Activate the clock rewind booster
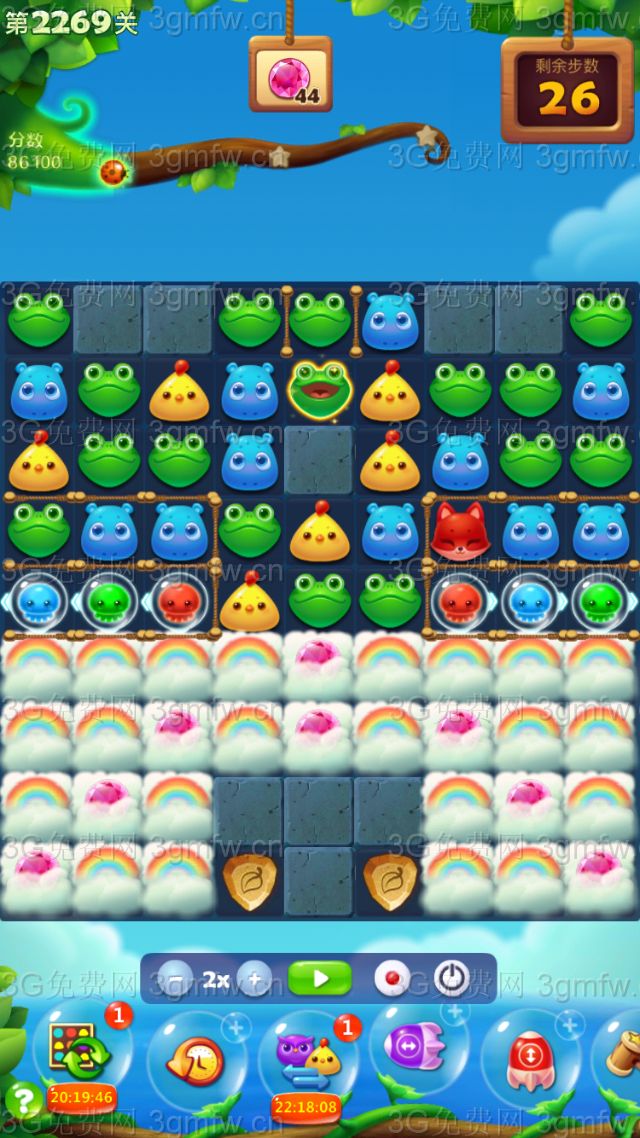 [195, 1062]
